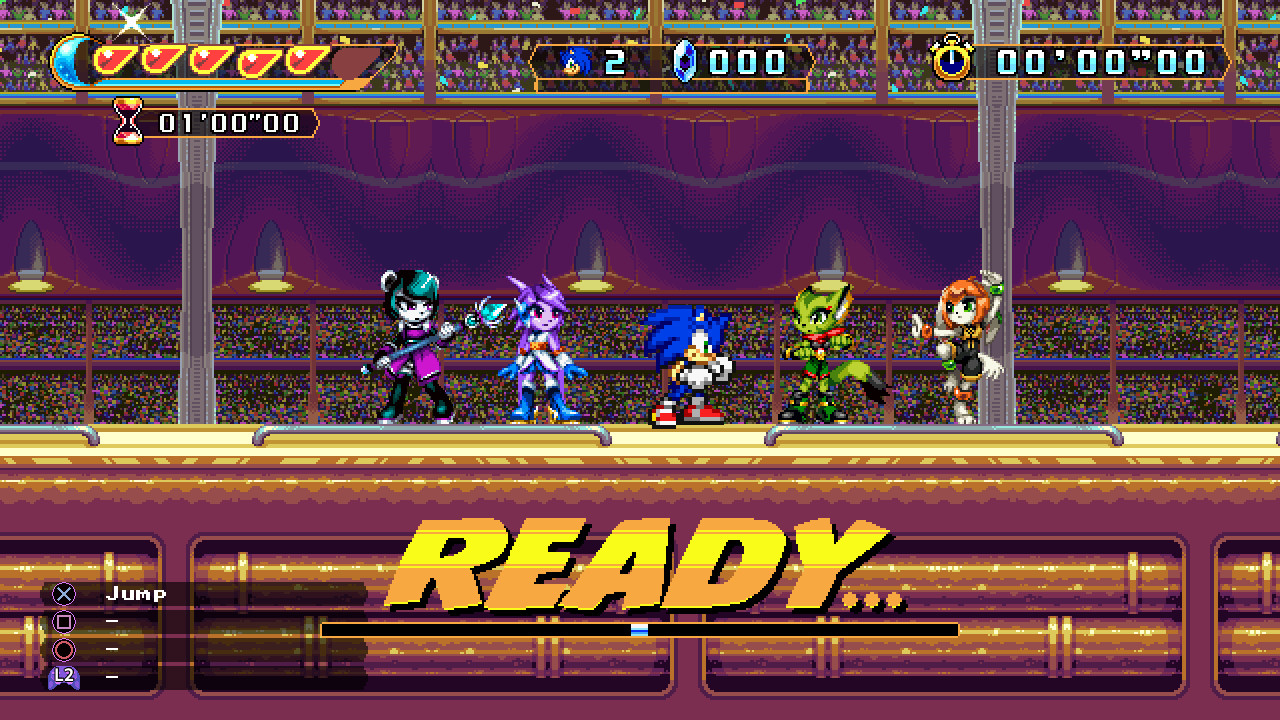Click the Square button prompt icon

(63, 622)
